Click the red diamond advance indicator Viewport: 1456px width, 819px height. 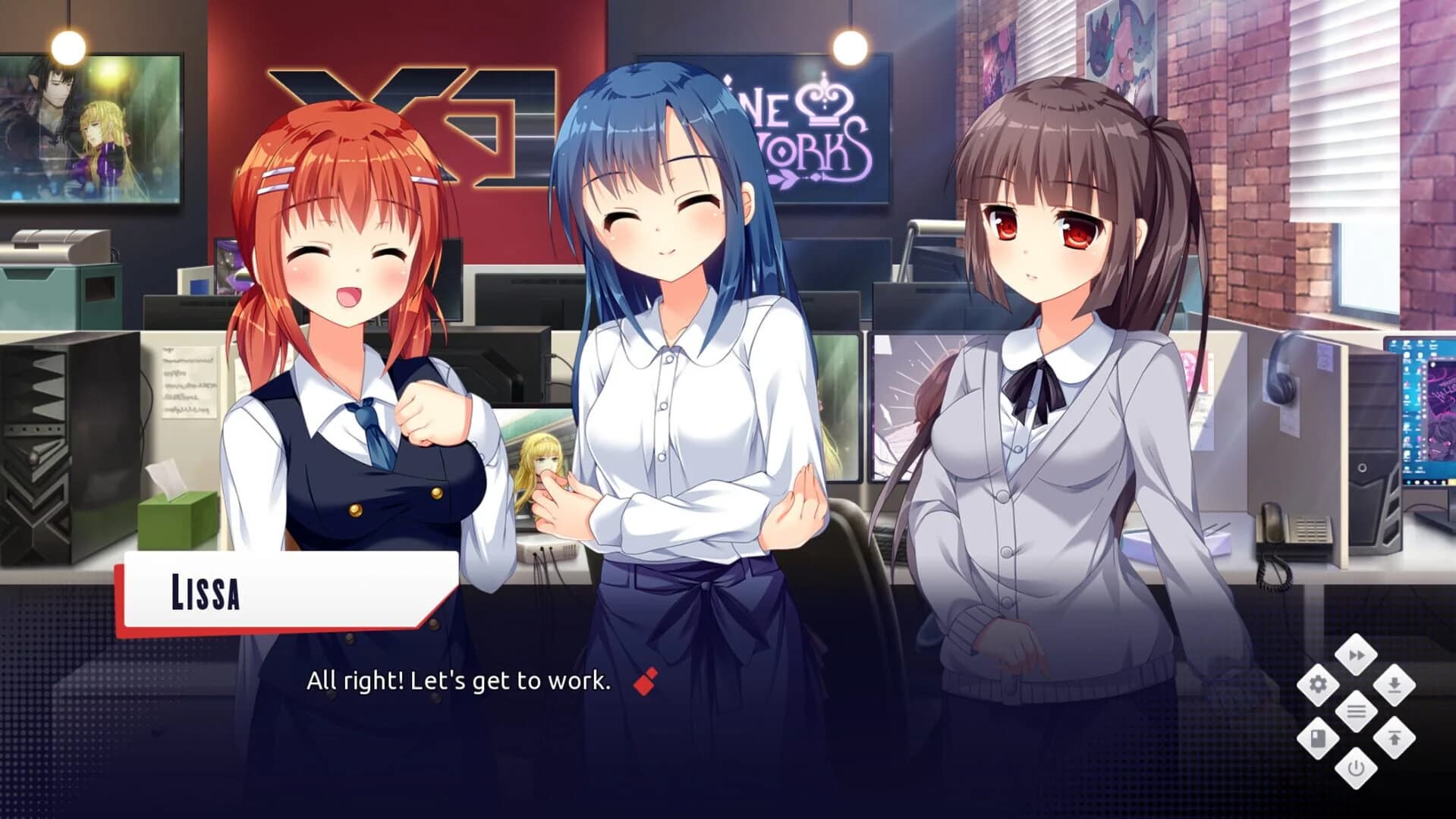coord(646,681)
